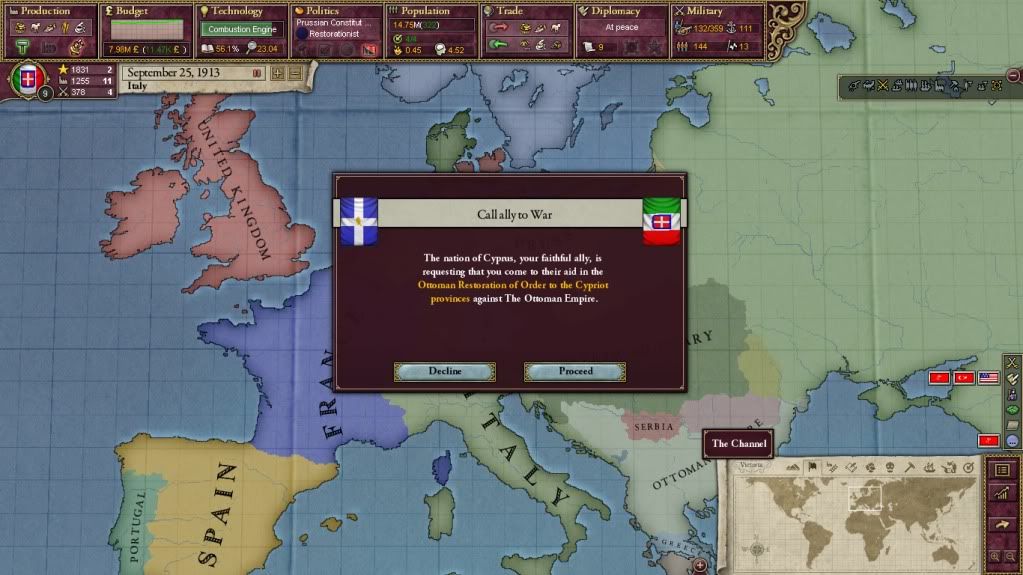Increase game speed with plus button
Image resolution: width=1023 pixels, height=575 pixels.
(277, 73)
